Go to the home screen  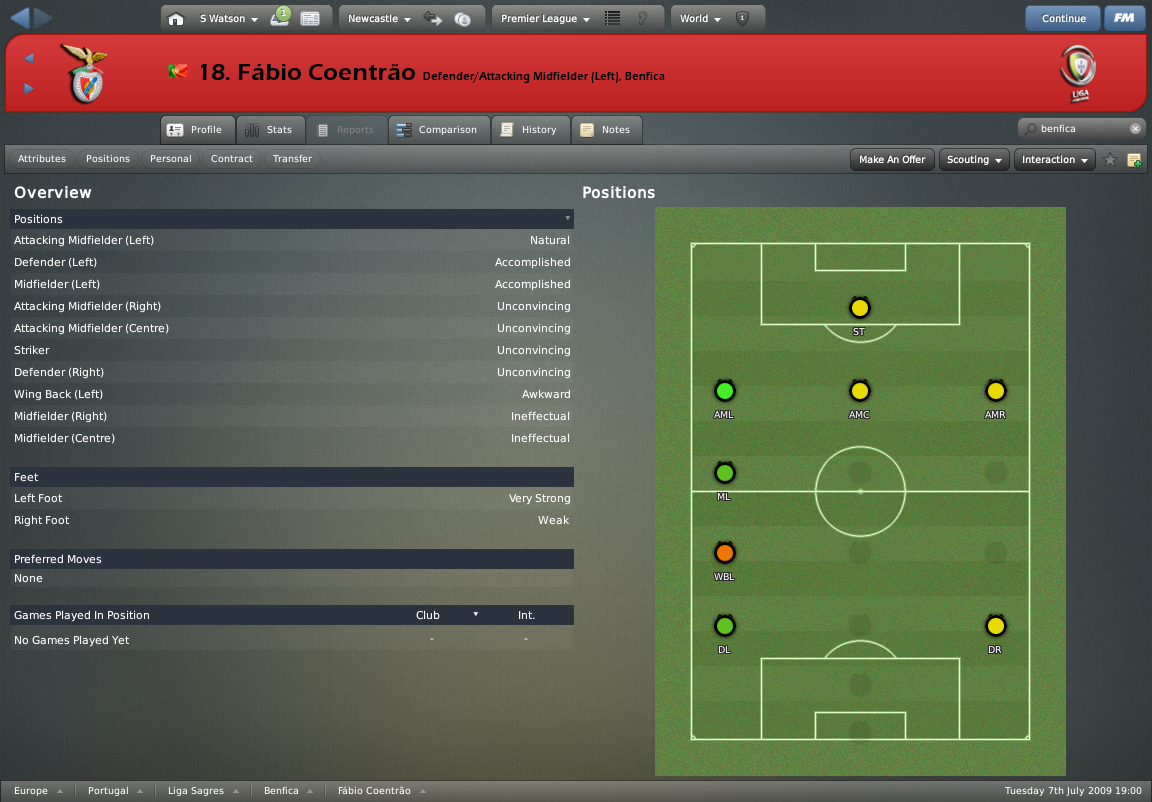(176, 19)
